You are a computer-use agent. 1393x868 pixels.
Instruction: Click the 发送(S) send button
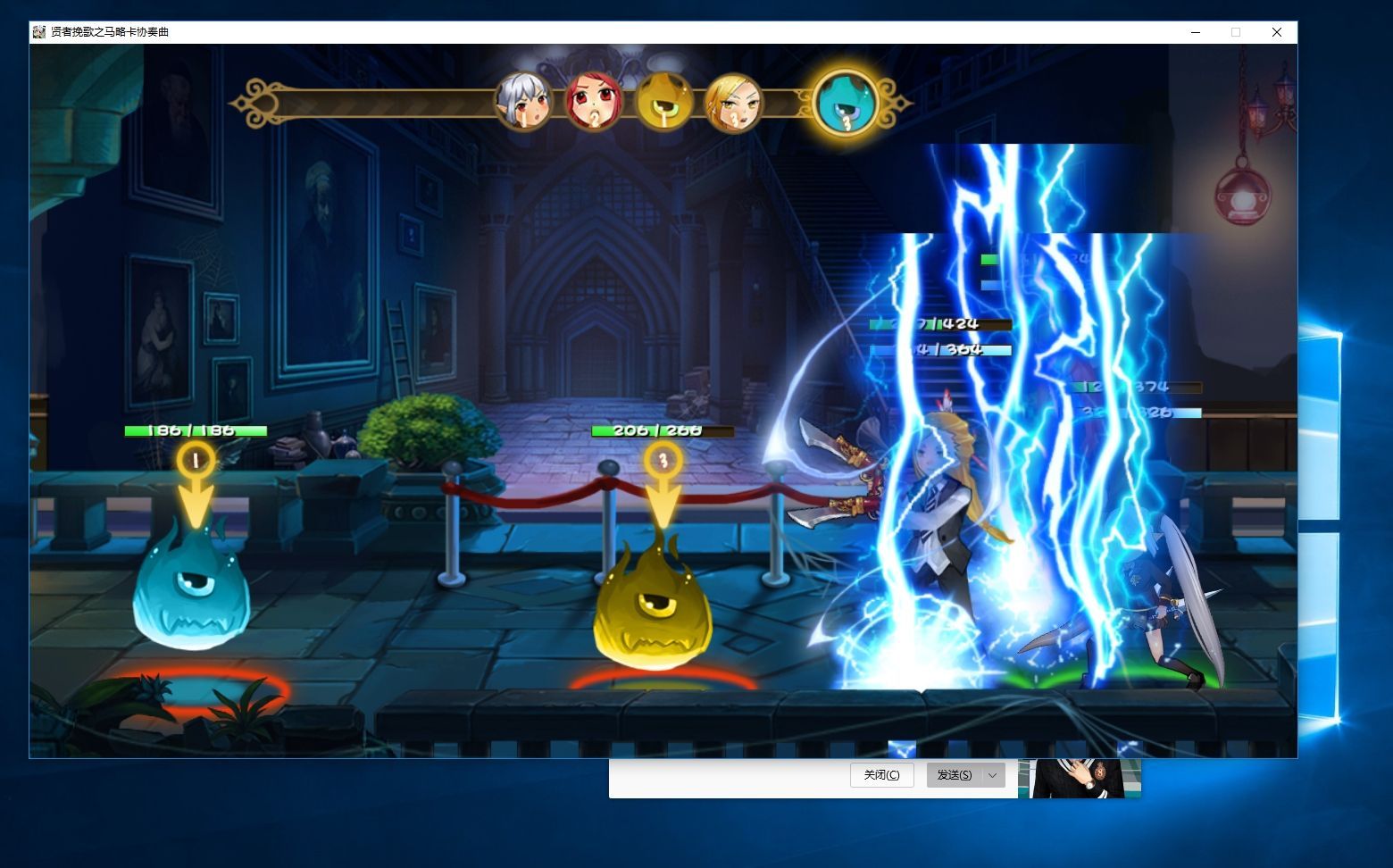tap(955, 775)
